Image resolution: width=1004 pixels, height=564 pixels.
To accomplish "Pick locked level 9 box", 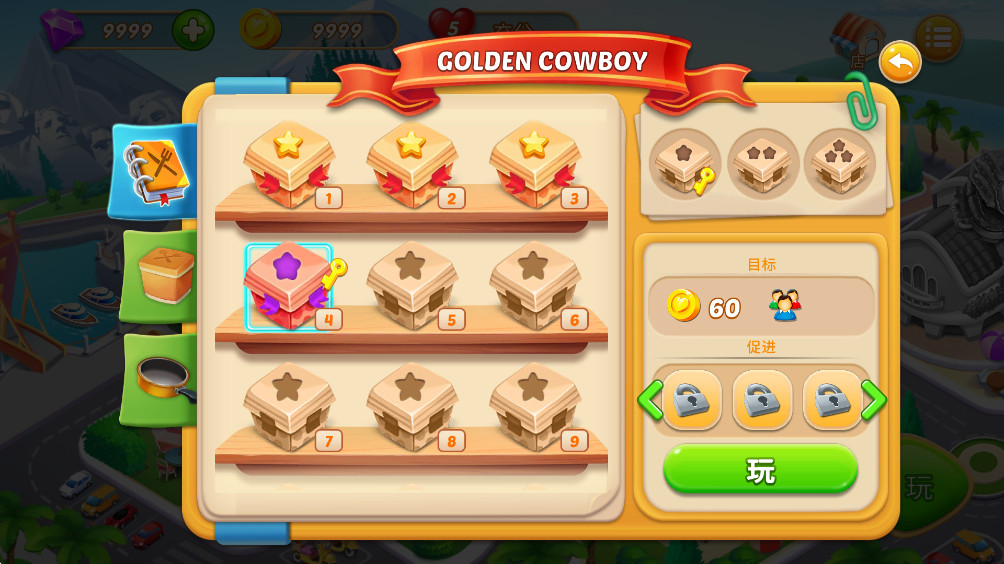I will [x=534, y=407].
